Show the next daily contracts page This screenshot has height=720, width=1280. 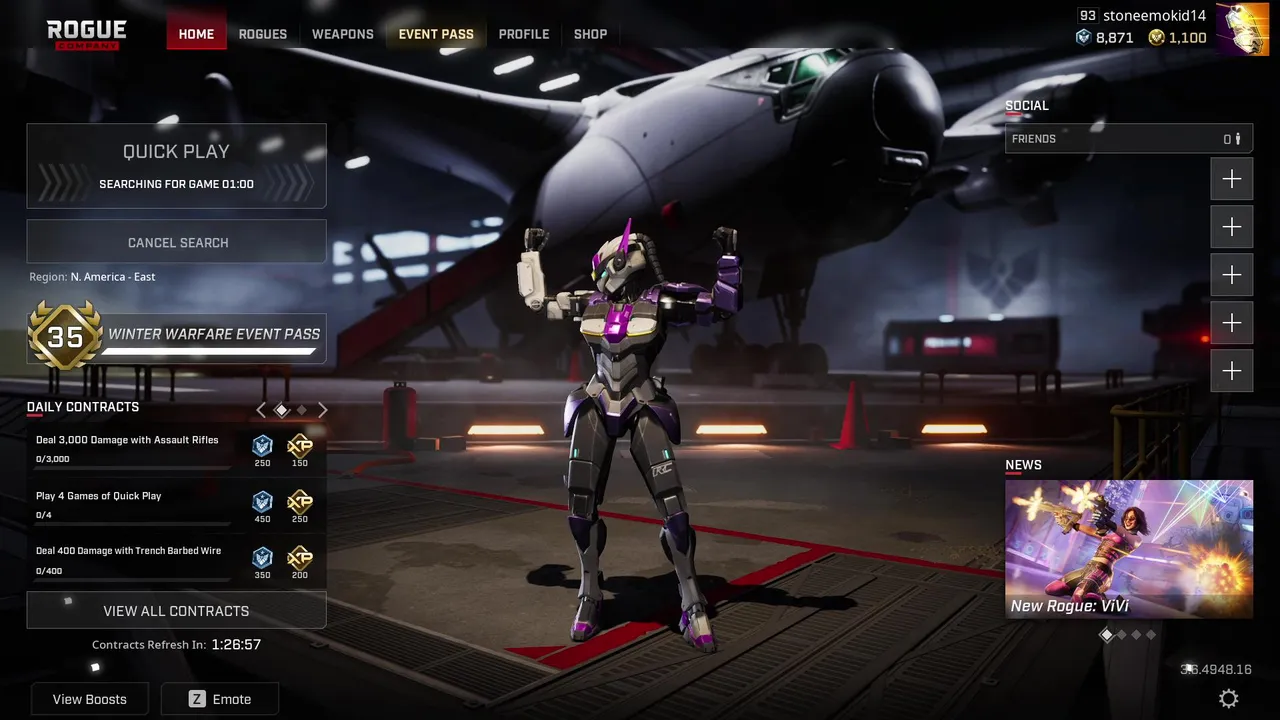point(323,409)
